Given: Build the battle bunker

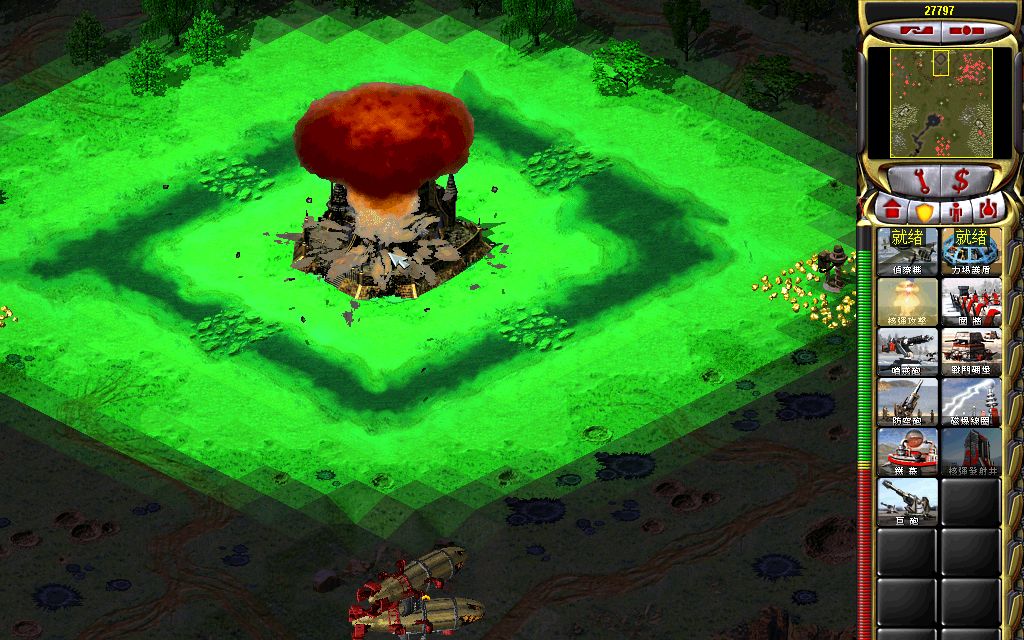Looking at the screenshot, I should (971, 352).
